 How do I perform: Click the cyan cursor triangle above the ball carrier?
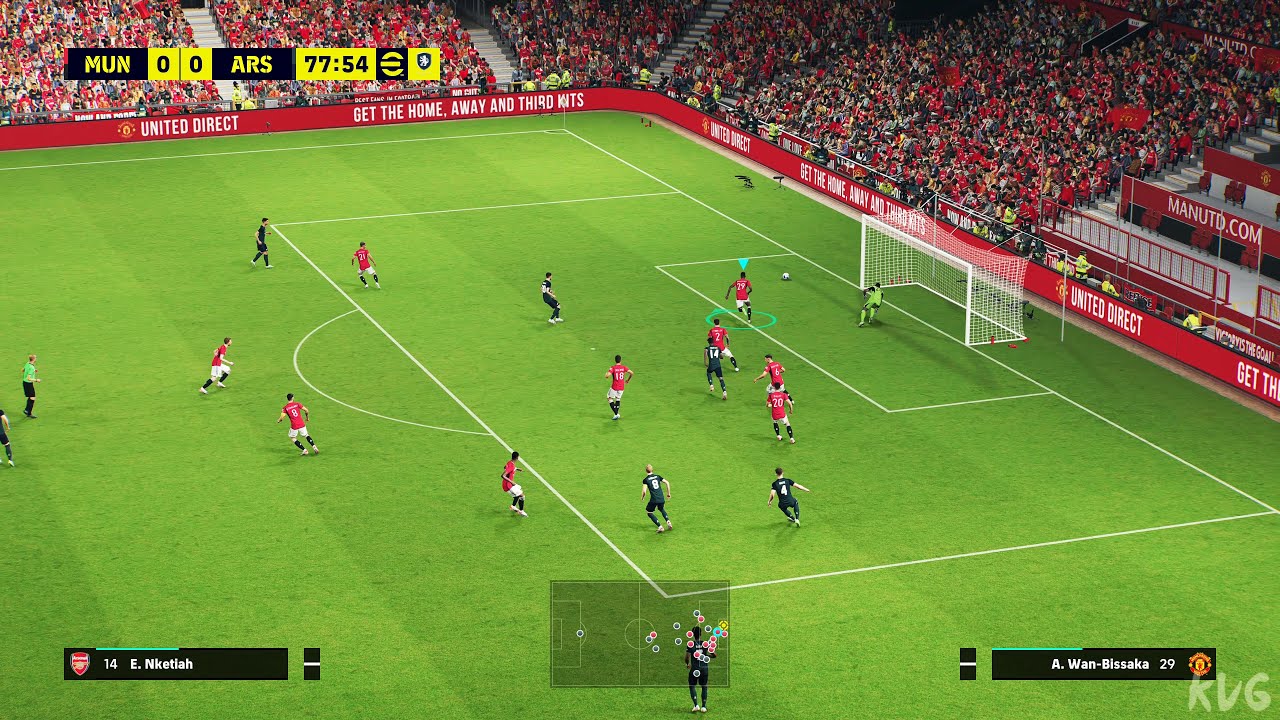tap(743, 260)
